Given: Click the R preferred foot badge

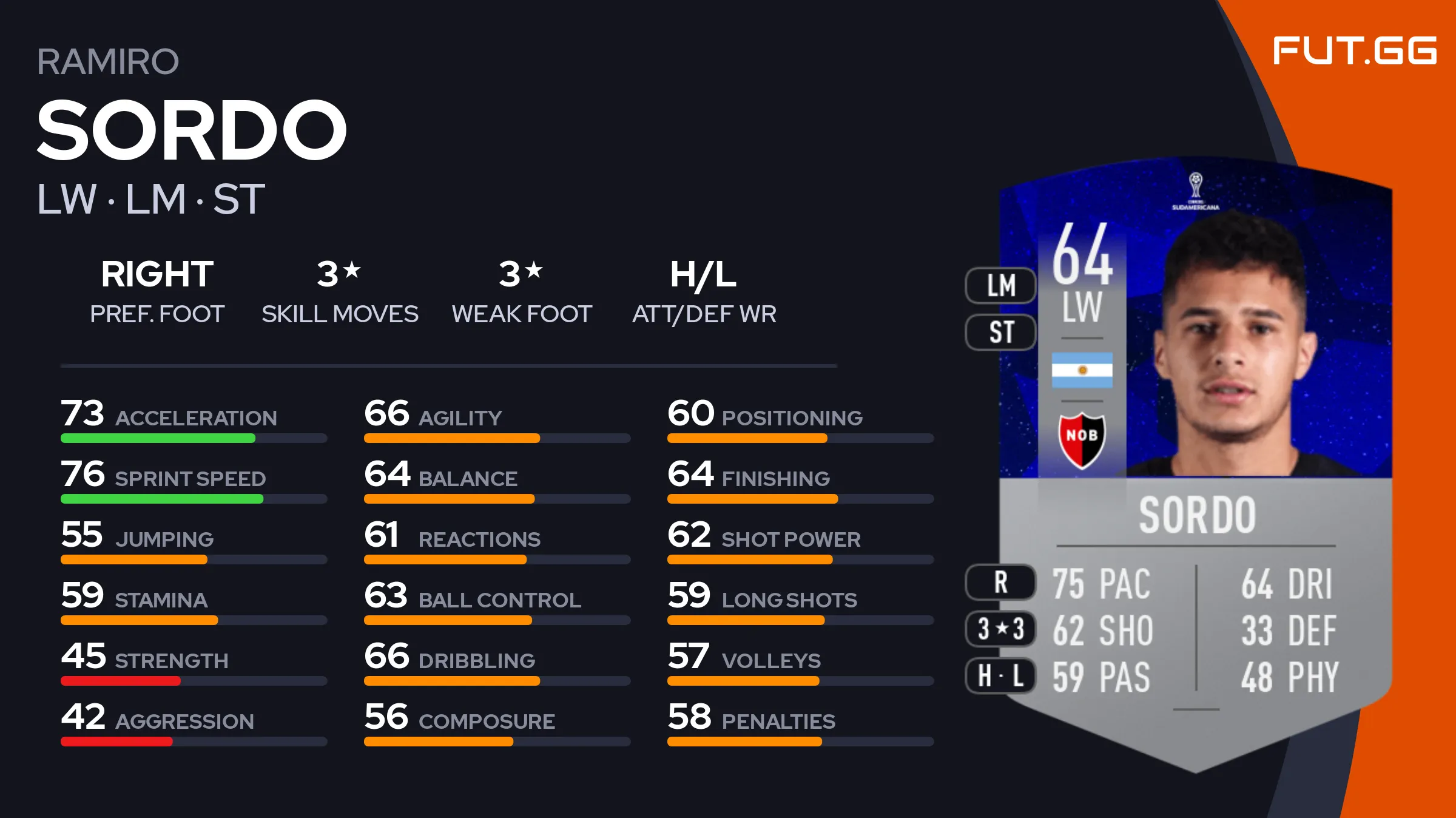Looking at the screenshot, I should click(x=1000, y=582).
